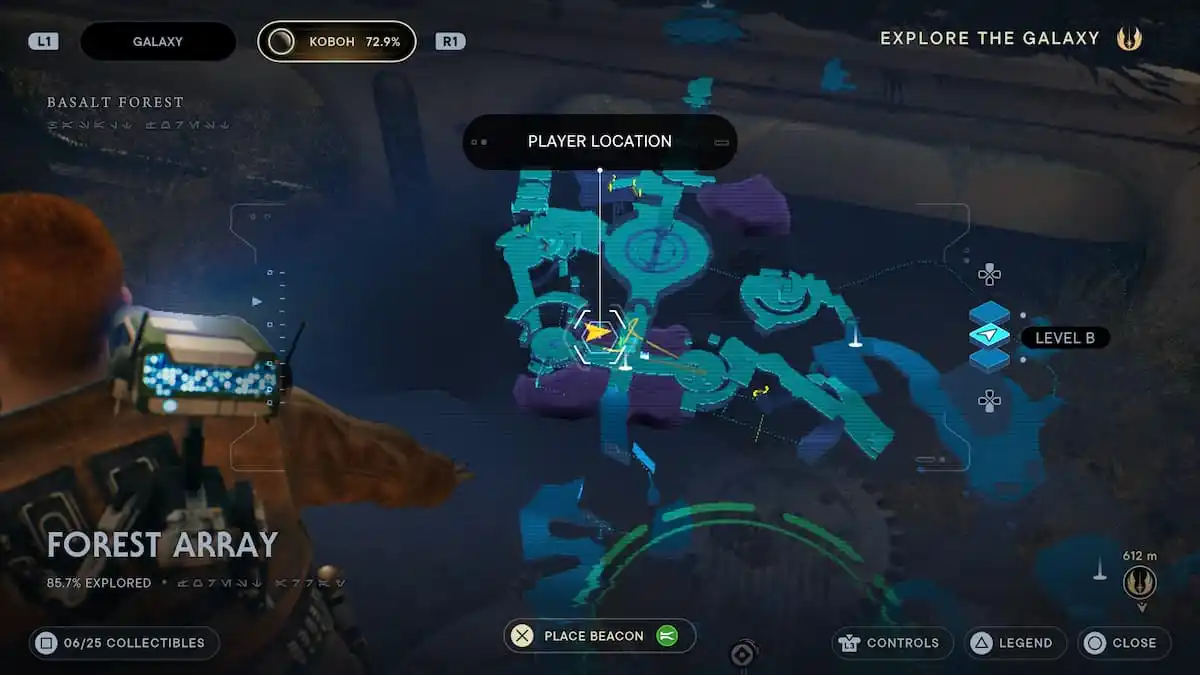The image size is (1200, 675).
Task: Select the Koboh 72.9% planet tab
Action: point(336,42)
